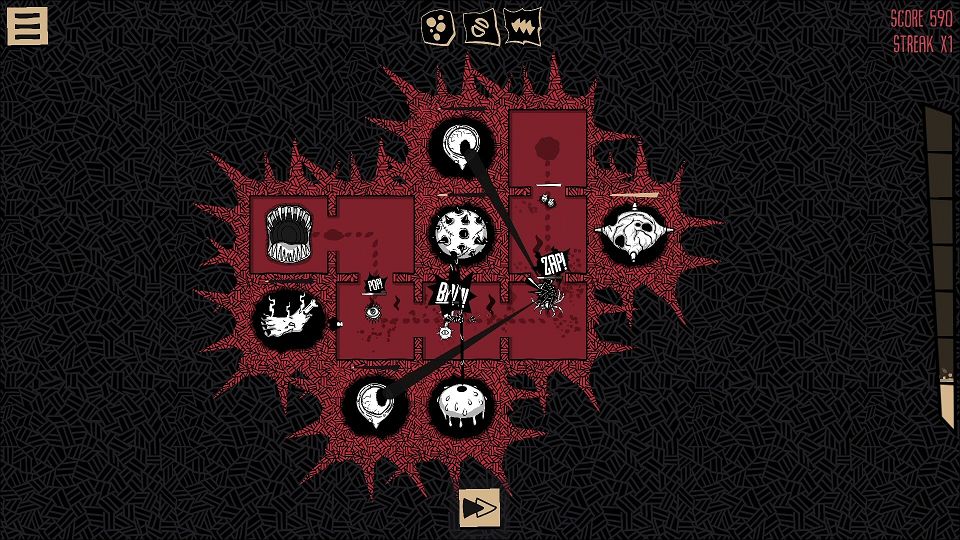This screenshot has width=960, height=540.
Task: Select the spiked ball tower
Action: (460, 232)
